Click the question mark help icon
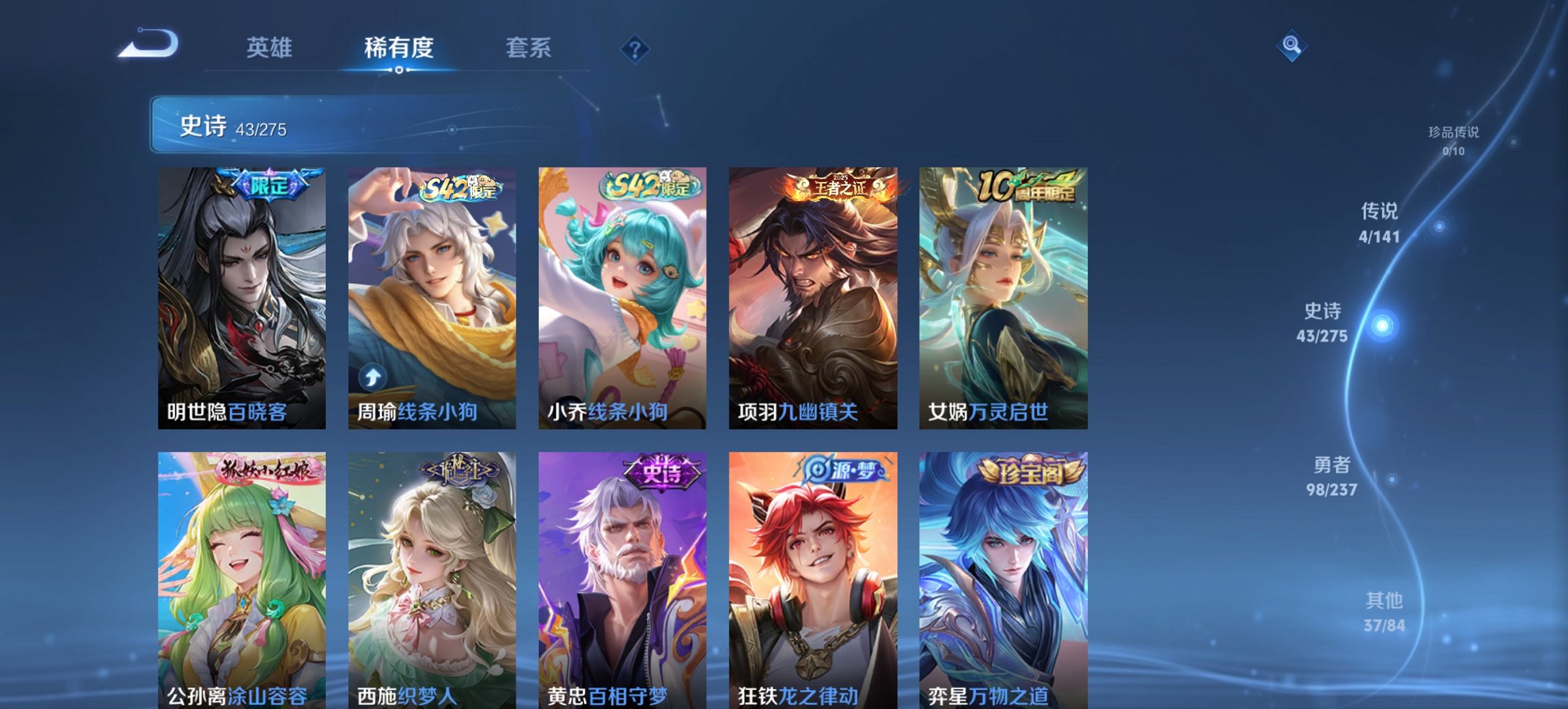This screenshot has height=709, width=1568. click(x=635, y=48)
